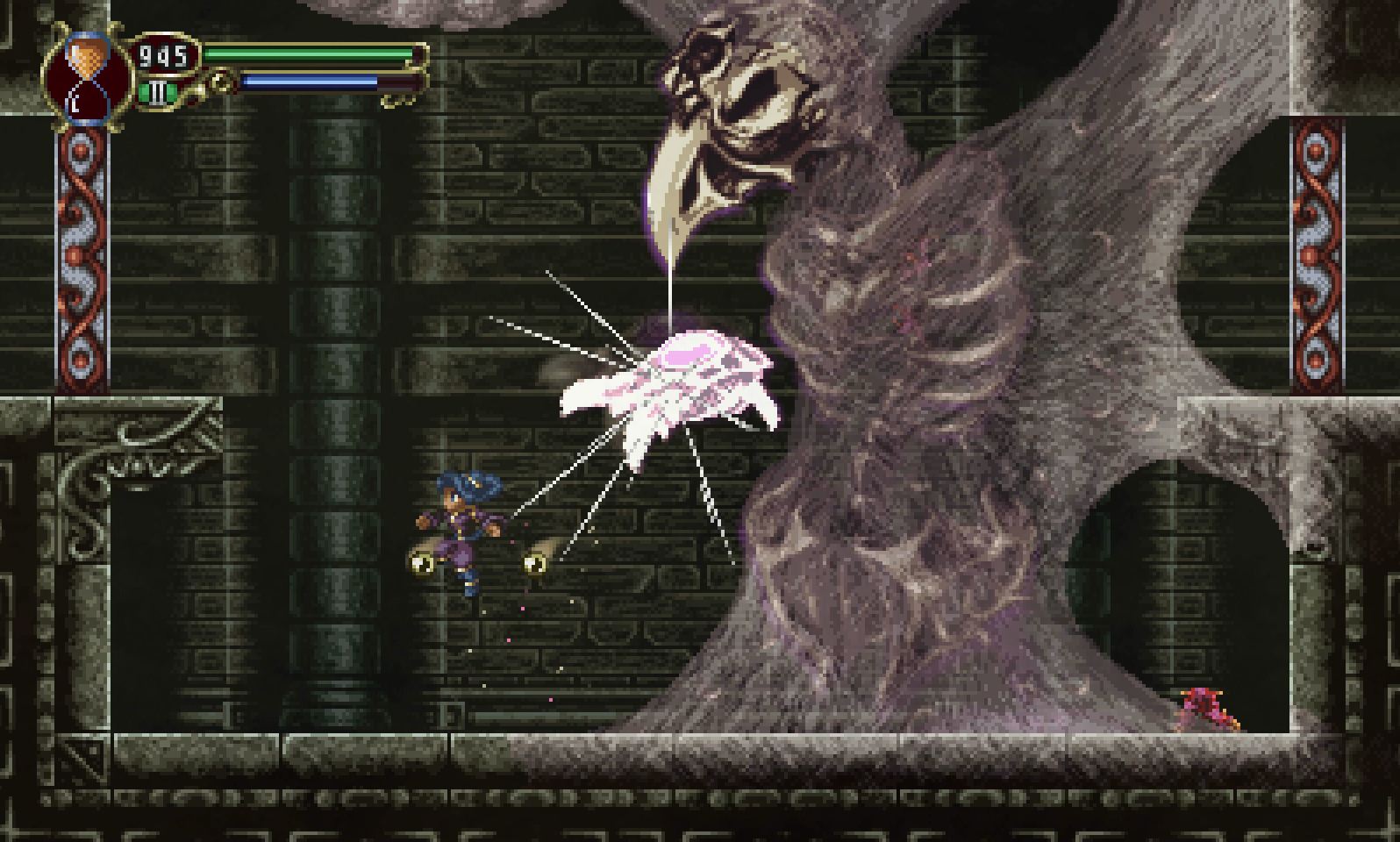The width and height of the screenshot is (1400, 842).
Task: Click the left orb familiar beside the player
Action: 421,561
